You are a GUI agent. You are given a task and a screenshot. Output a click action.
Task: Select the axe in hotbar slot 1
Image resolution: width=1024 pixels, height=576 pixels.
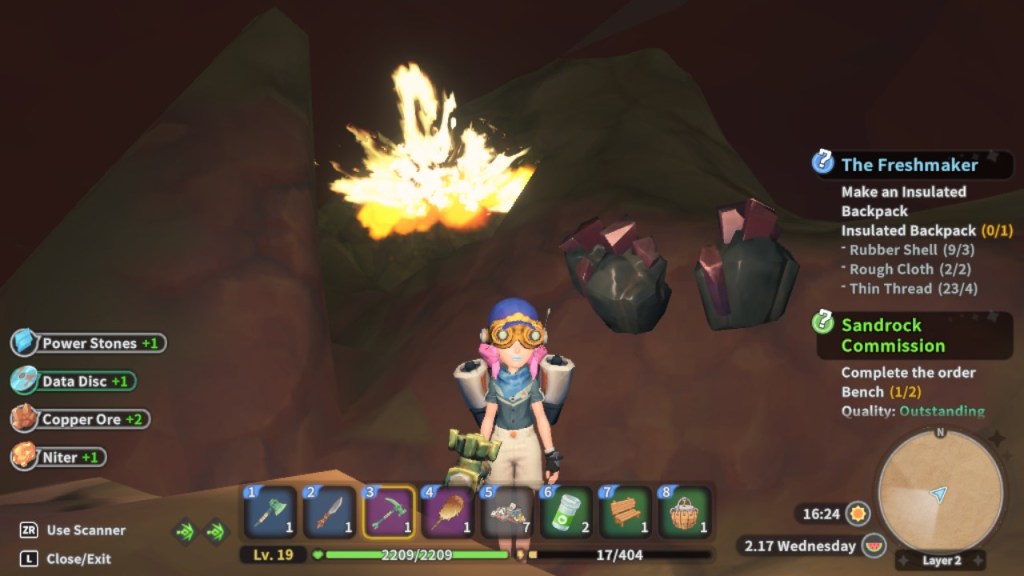(271, 512)
